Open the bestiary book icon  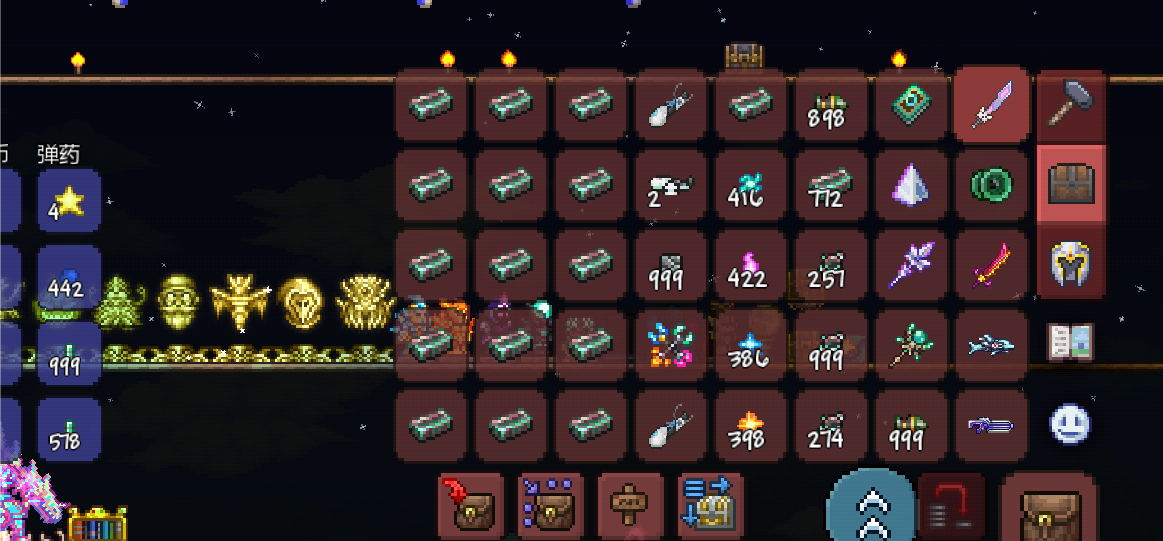1070,342
